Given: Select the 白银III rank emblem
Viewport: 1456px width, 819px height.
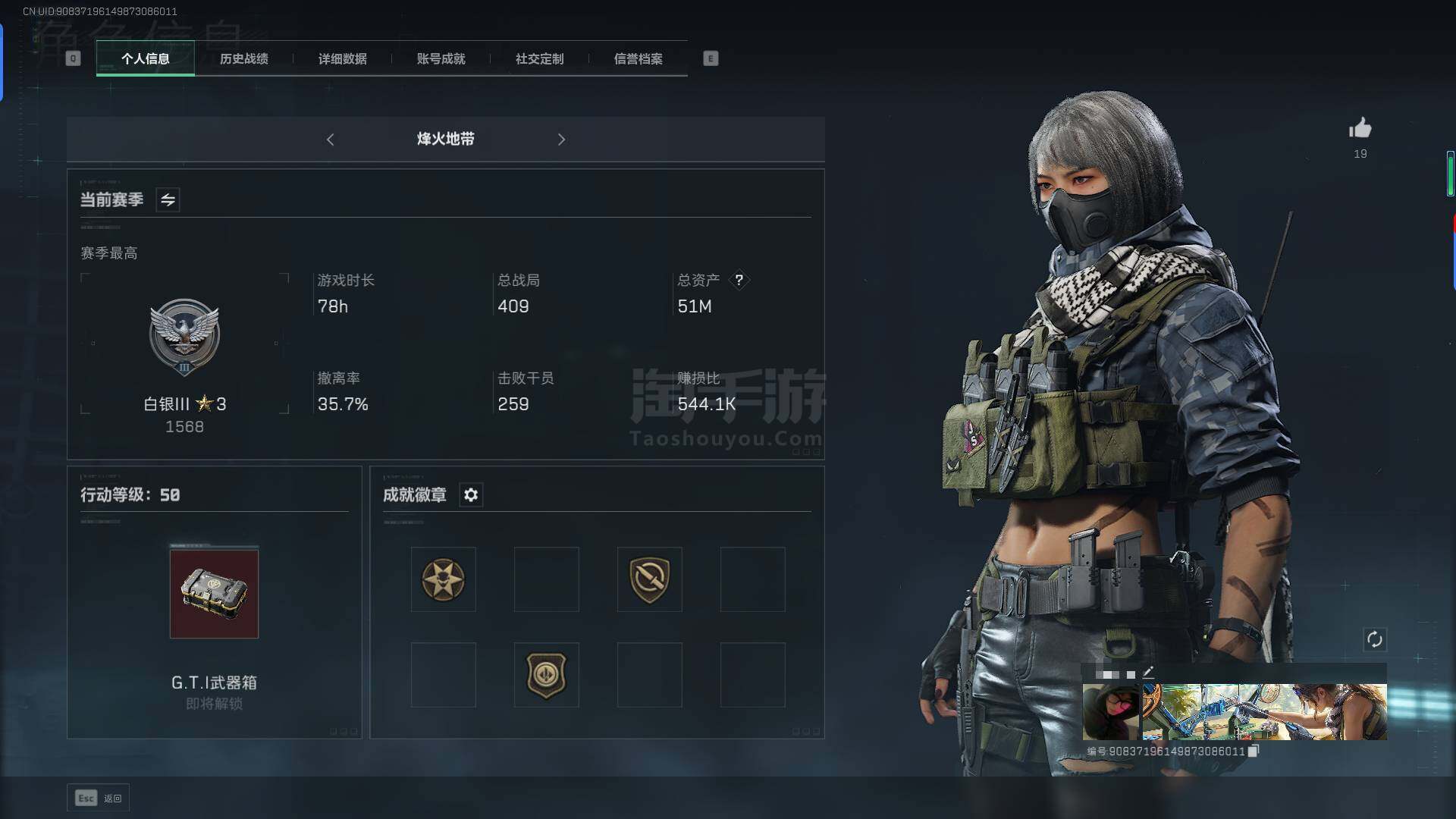Looking at the screenshot, I should tap(184, 337).
